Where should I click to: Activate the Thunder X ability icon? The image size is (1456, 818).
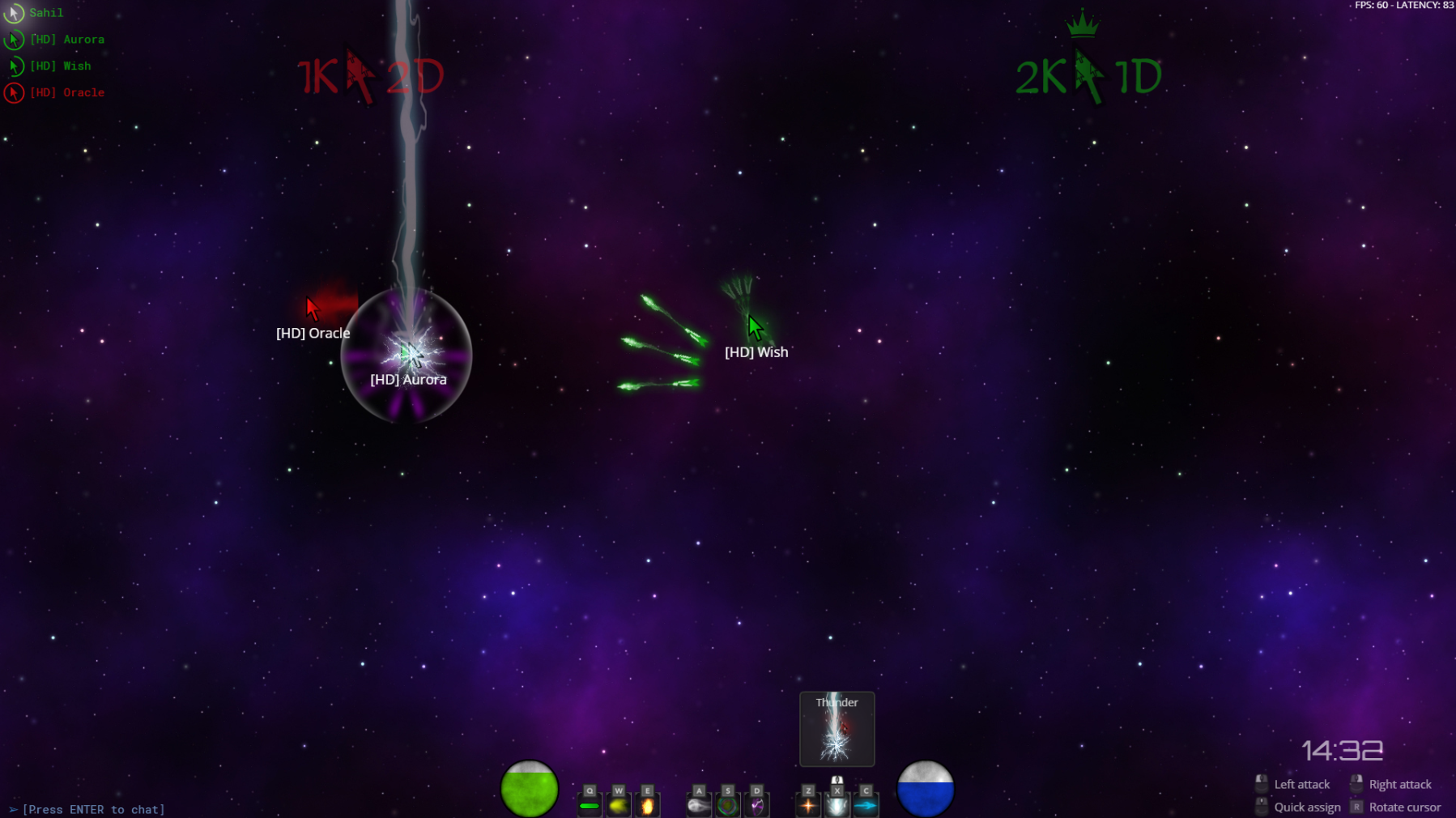coord(837,805)
